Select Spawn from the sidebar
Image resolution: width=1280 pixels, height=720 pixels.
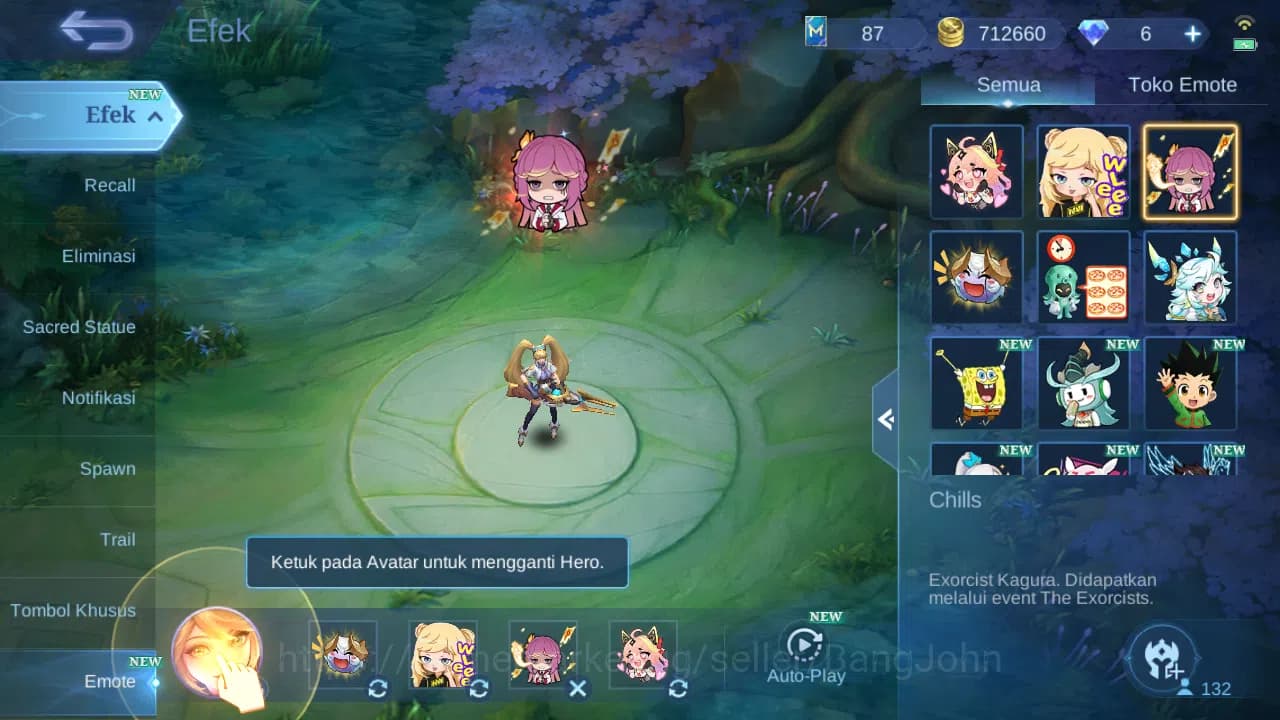click(106, 468)
